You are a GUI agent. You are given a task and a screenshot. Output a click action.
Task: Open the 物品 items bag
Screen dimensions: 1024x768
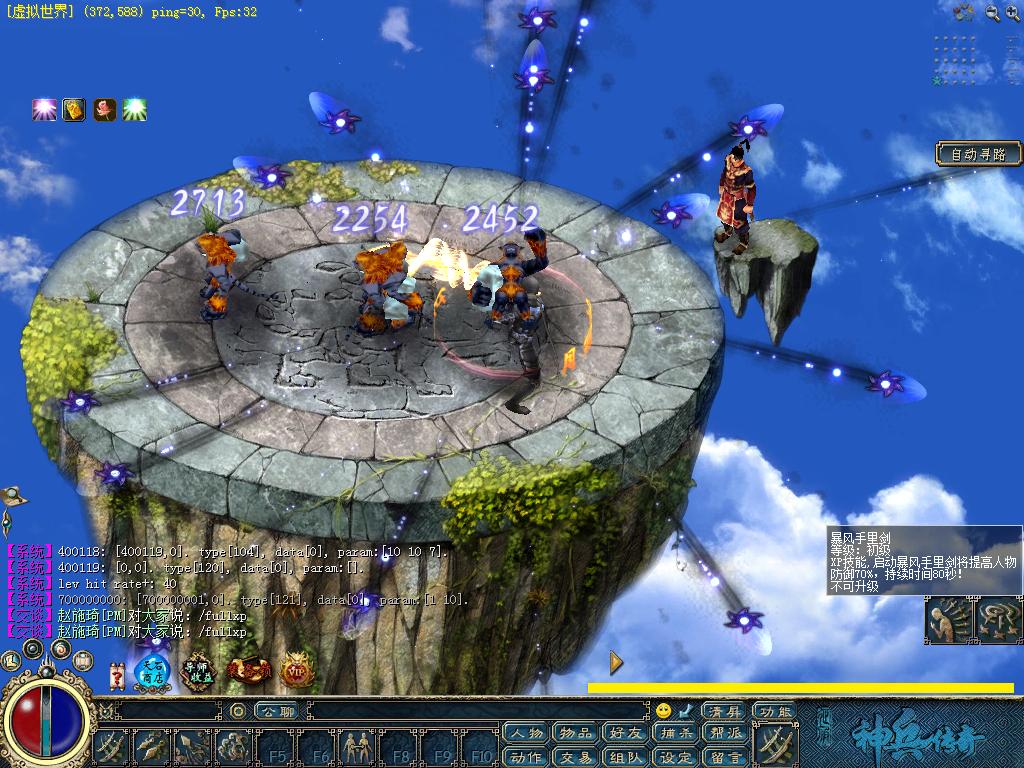[576, 733]
